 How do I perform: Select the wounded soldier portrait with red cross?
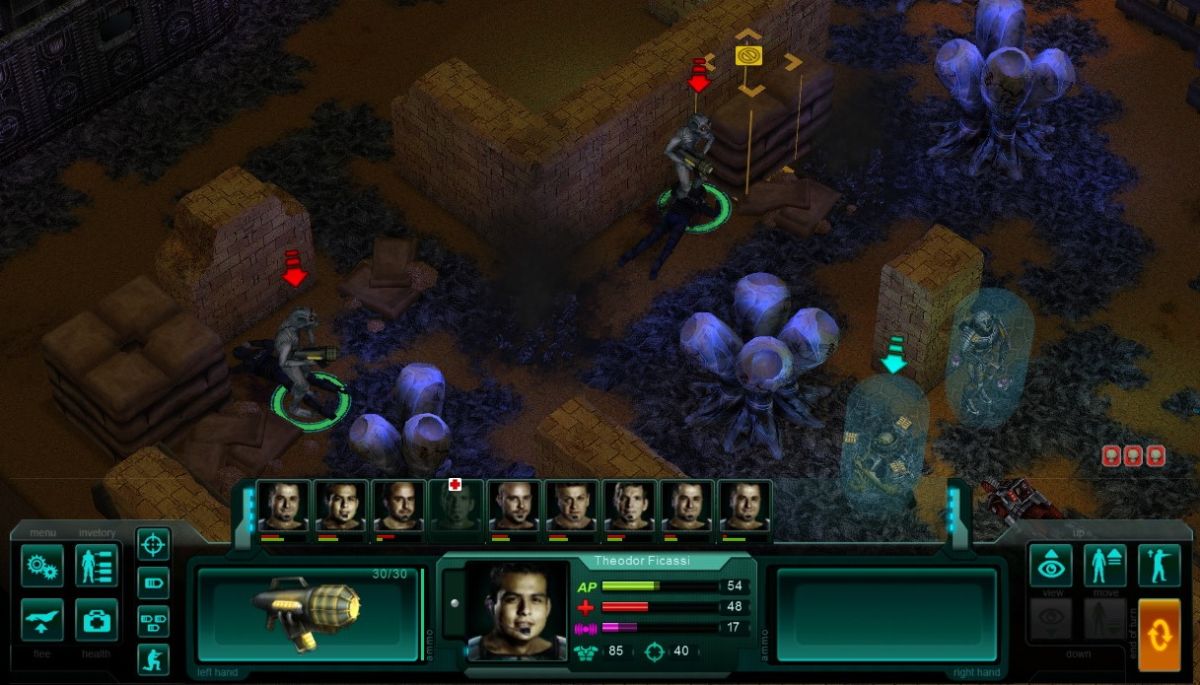click(456, 506)
